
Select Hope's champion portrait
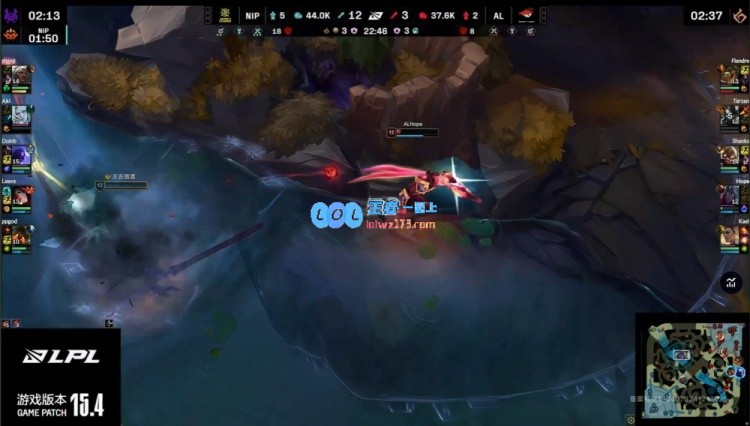[x=729, y=195]
